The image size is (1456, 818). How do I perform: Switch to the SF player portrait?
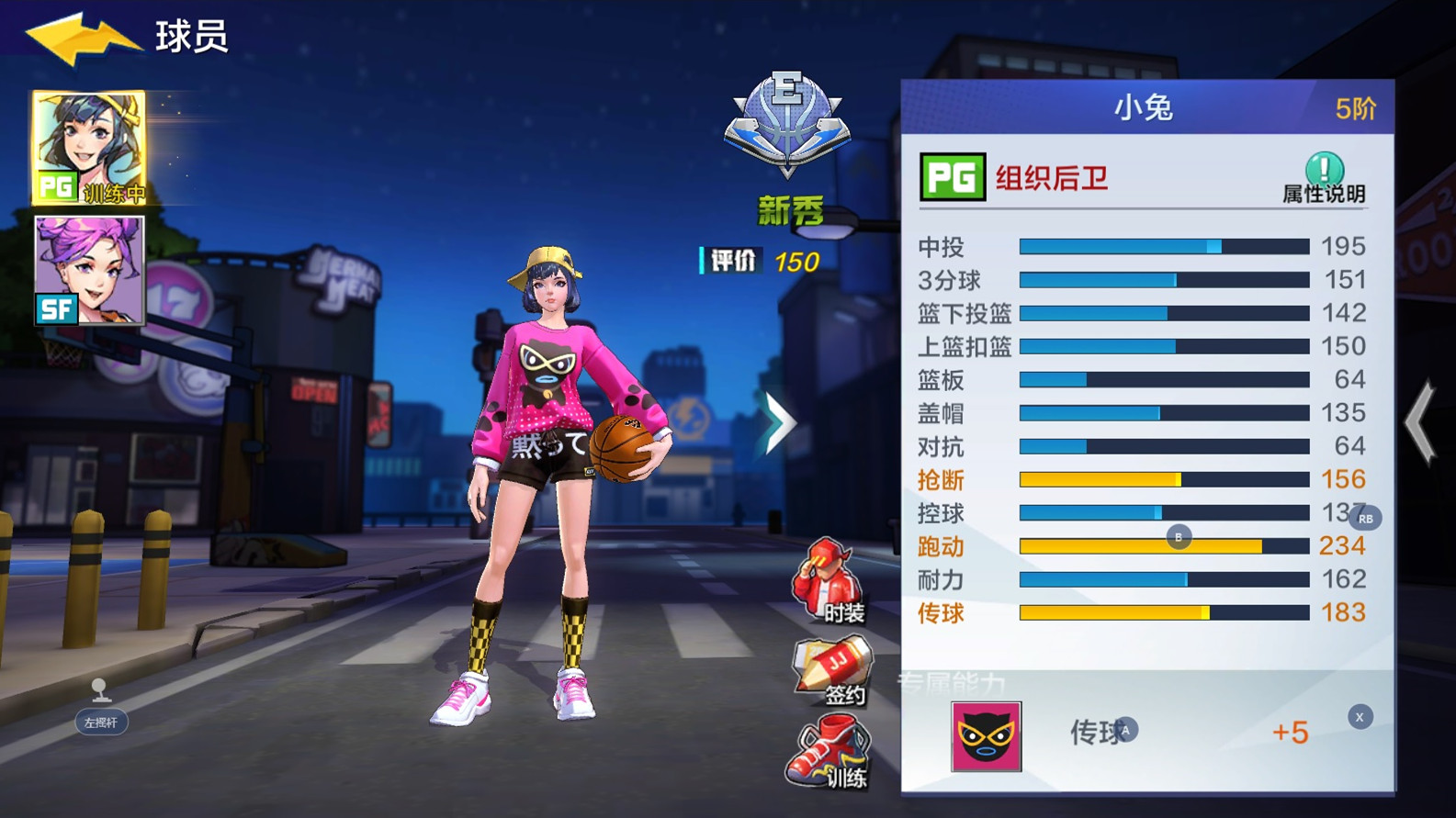pos(87,271)
